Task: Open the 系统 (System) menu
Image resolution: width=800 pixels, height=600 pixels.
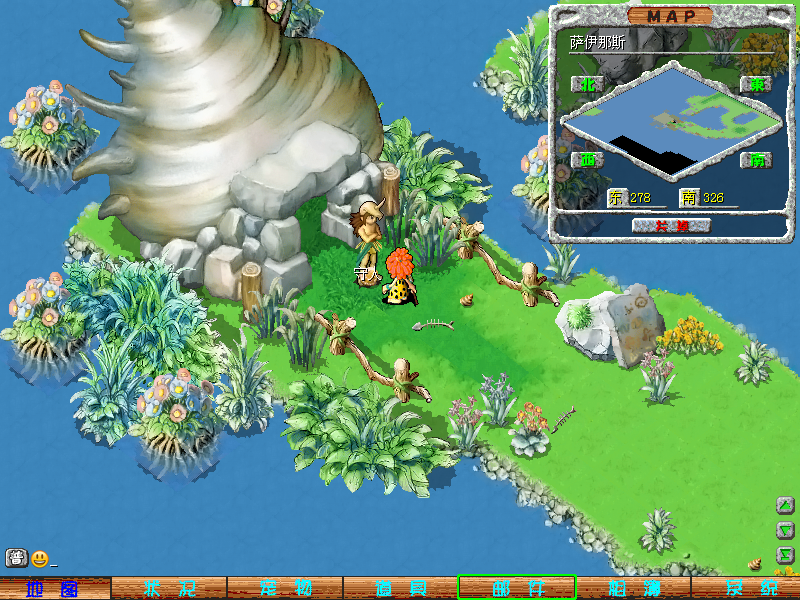Action: click(748, 588)
